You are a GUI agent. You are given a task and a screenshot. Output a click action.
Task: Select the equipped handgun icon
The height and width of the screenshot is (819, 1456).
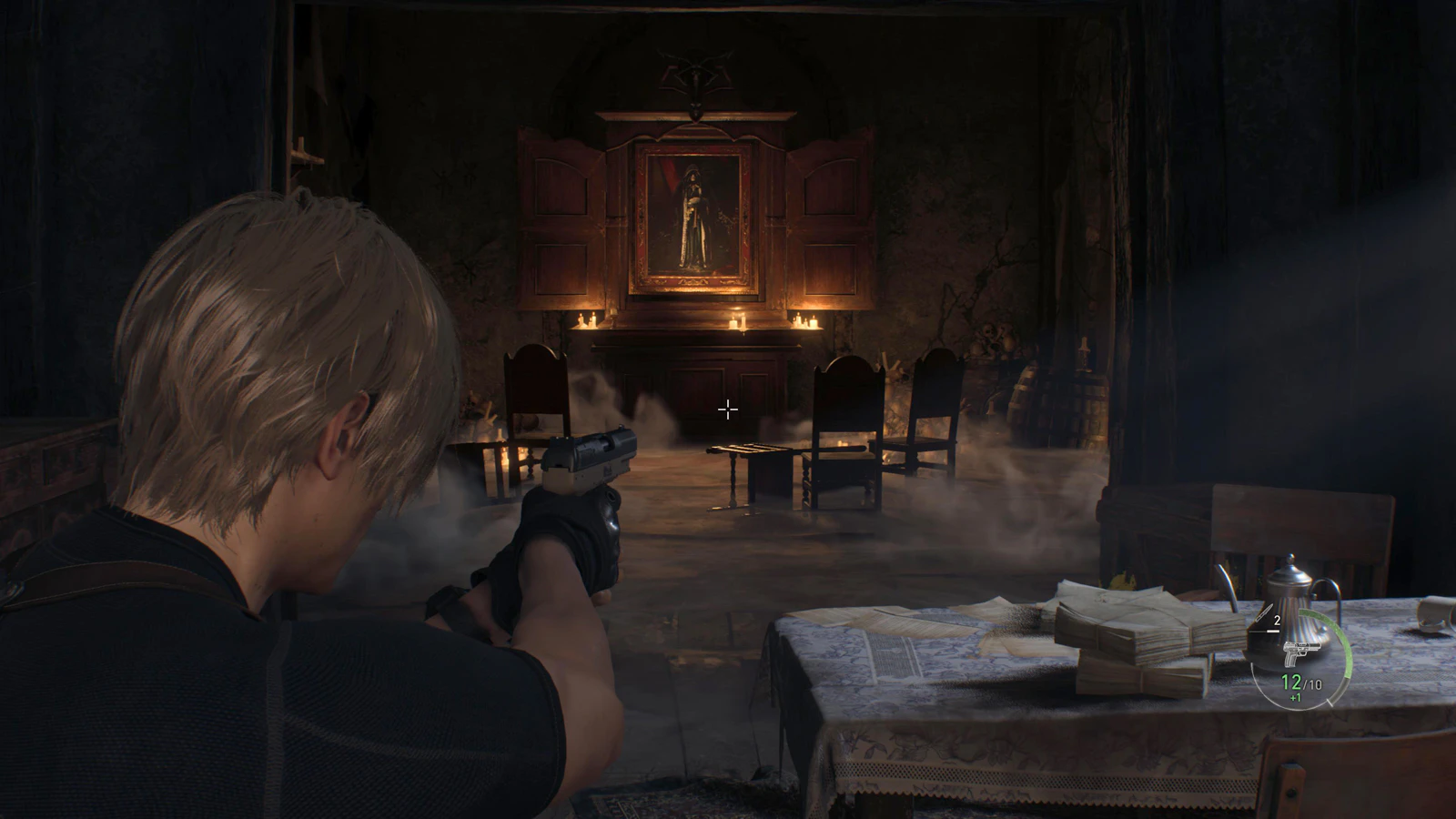pyautogui.click(x=1301, y=653)
